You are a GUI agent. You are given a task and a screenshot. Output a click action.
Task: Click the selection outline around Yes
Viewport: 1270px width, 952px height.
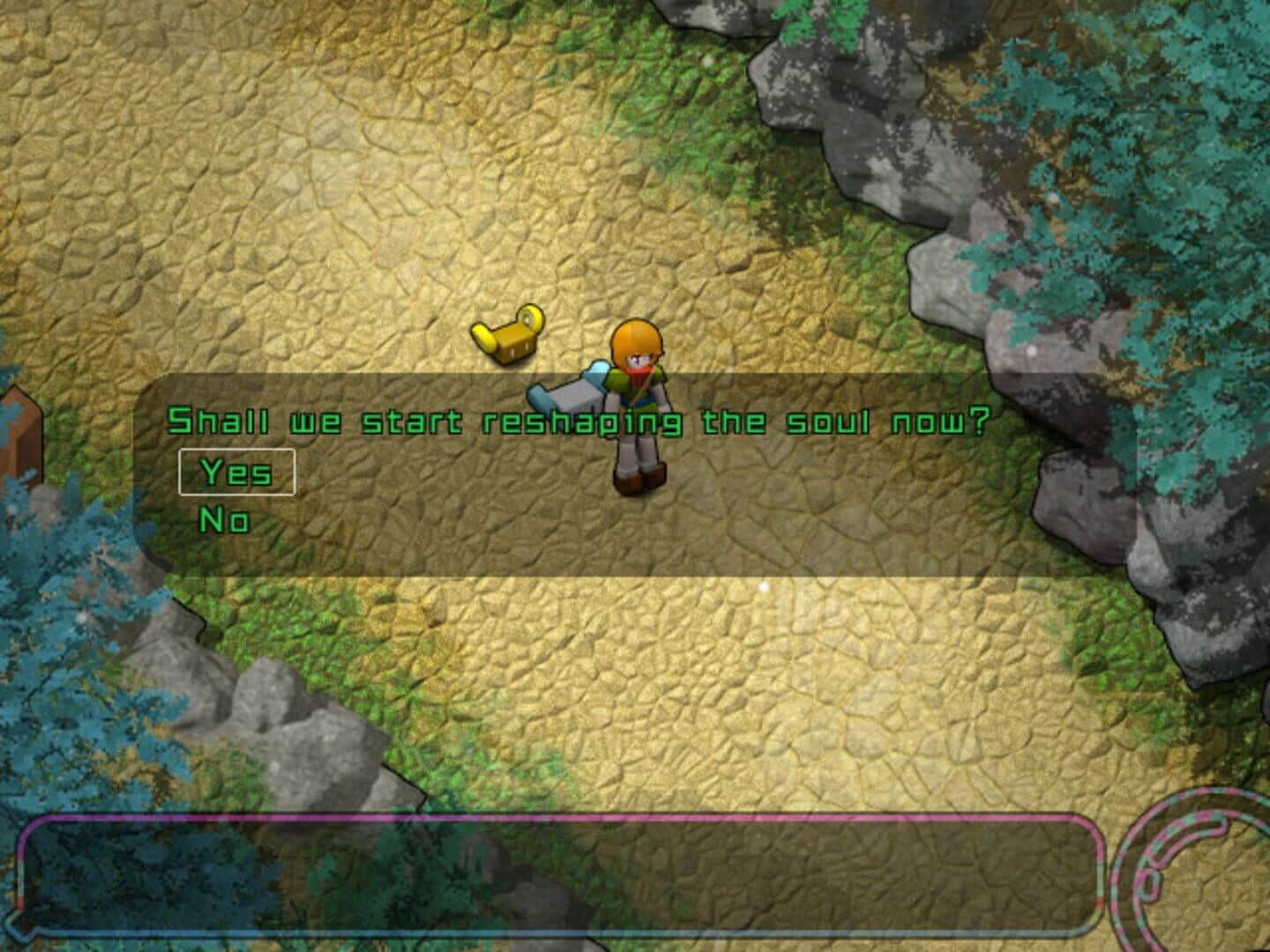pyautogui.click(x=238, y=471)
